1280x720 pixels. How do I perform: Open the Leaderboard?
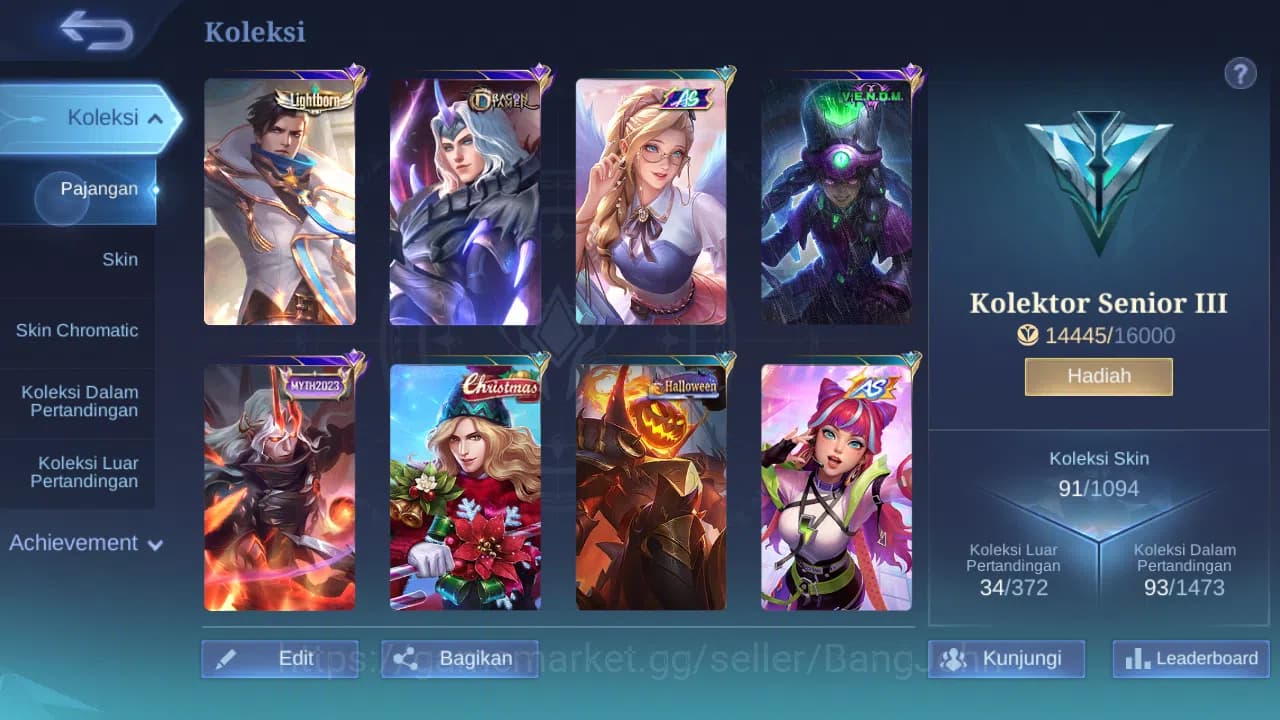[1189, 658]
